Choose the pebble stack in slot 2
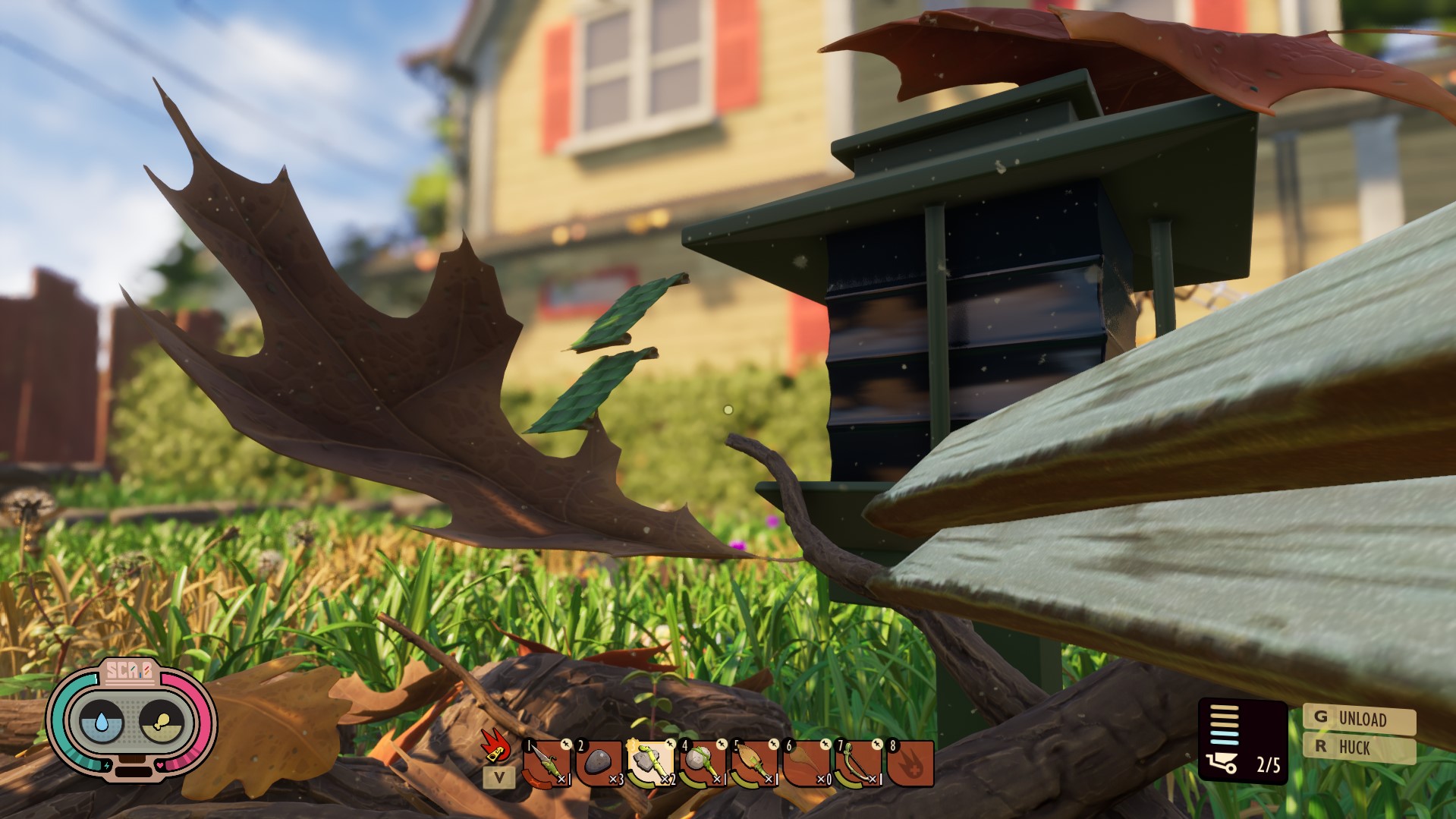Image resolution: width=1456 pixels, height=819 pixels. tap(599, 764)
